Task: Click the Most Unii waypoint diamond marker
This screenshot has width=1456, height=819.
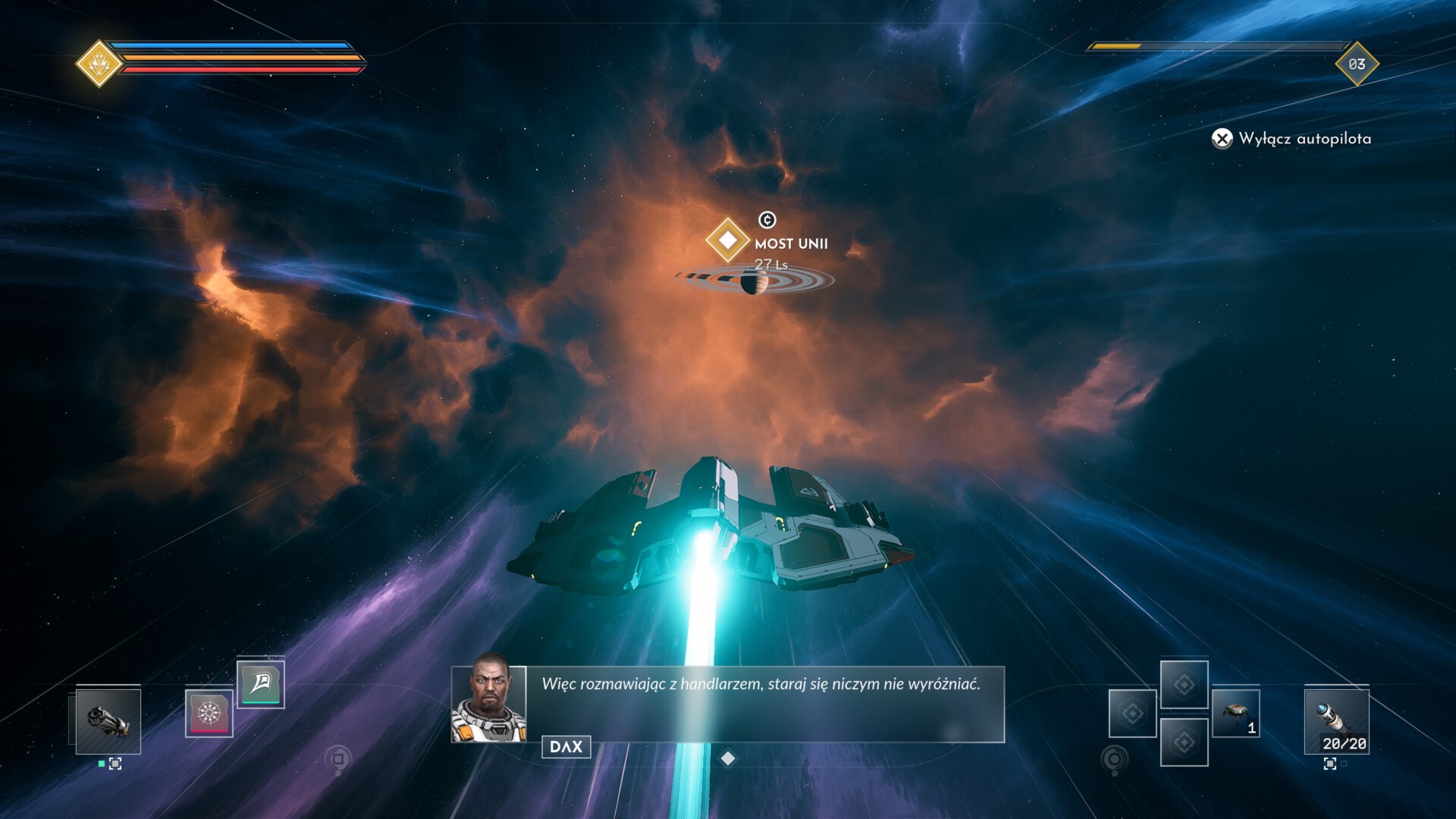Action: 727,240
